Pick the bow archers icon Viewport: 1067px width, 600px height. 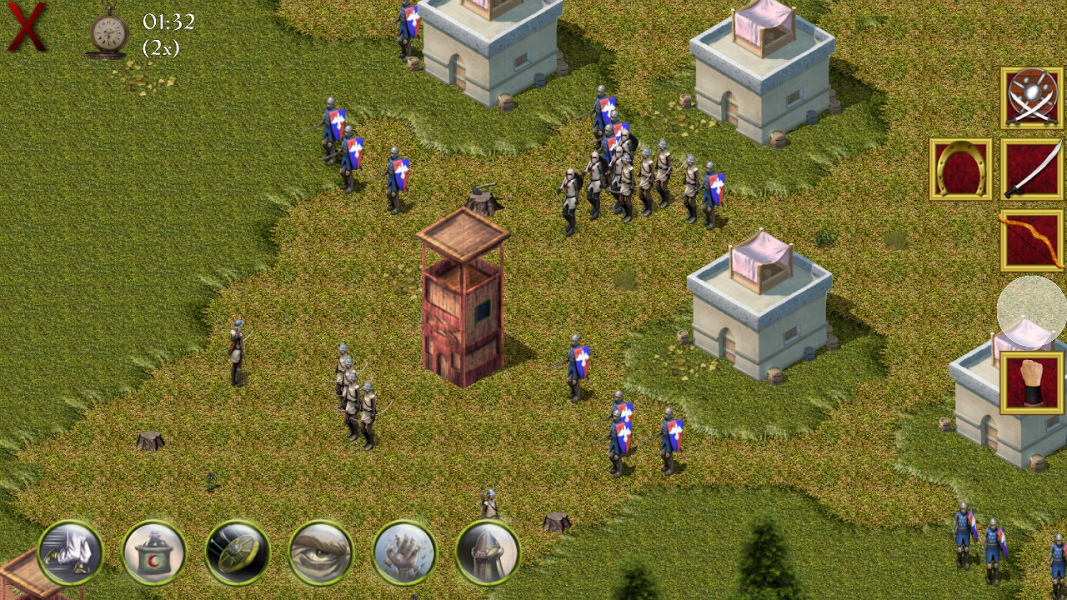pyautogui.click(x=1032, y=240)
